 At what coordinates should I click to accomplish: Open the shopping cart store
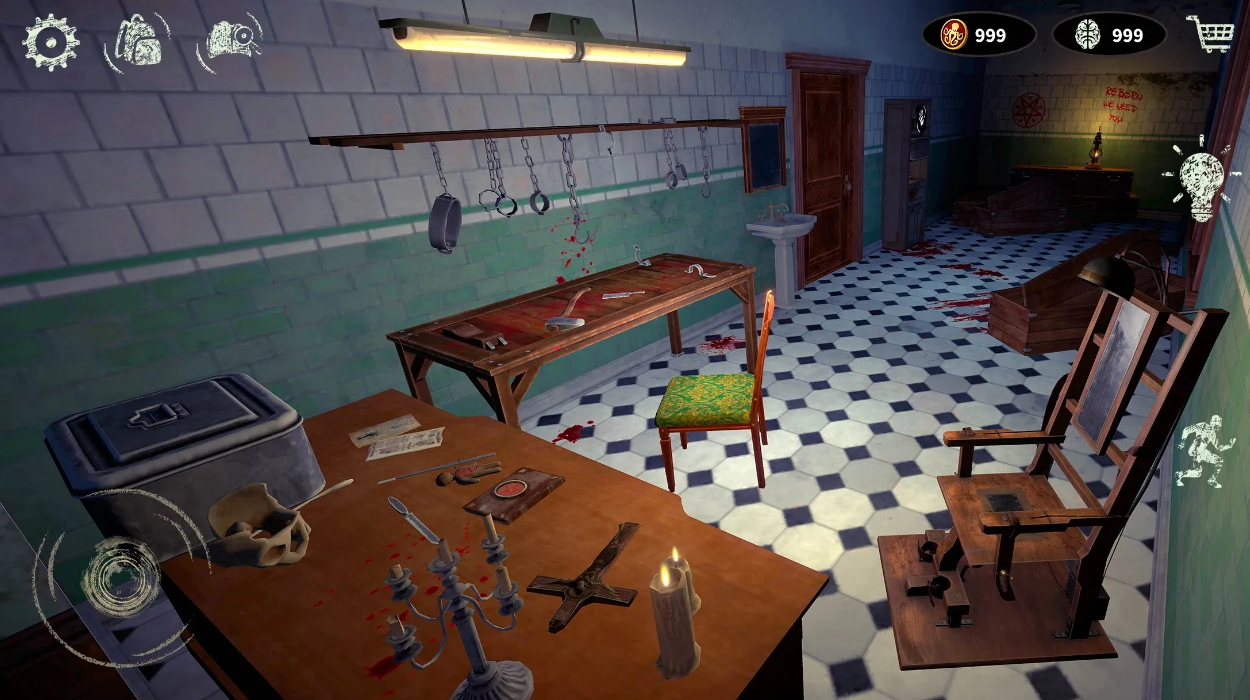(1211, 35)
